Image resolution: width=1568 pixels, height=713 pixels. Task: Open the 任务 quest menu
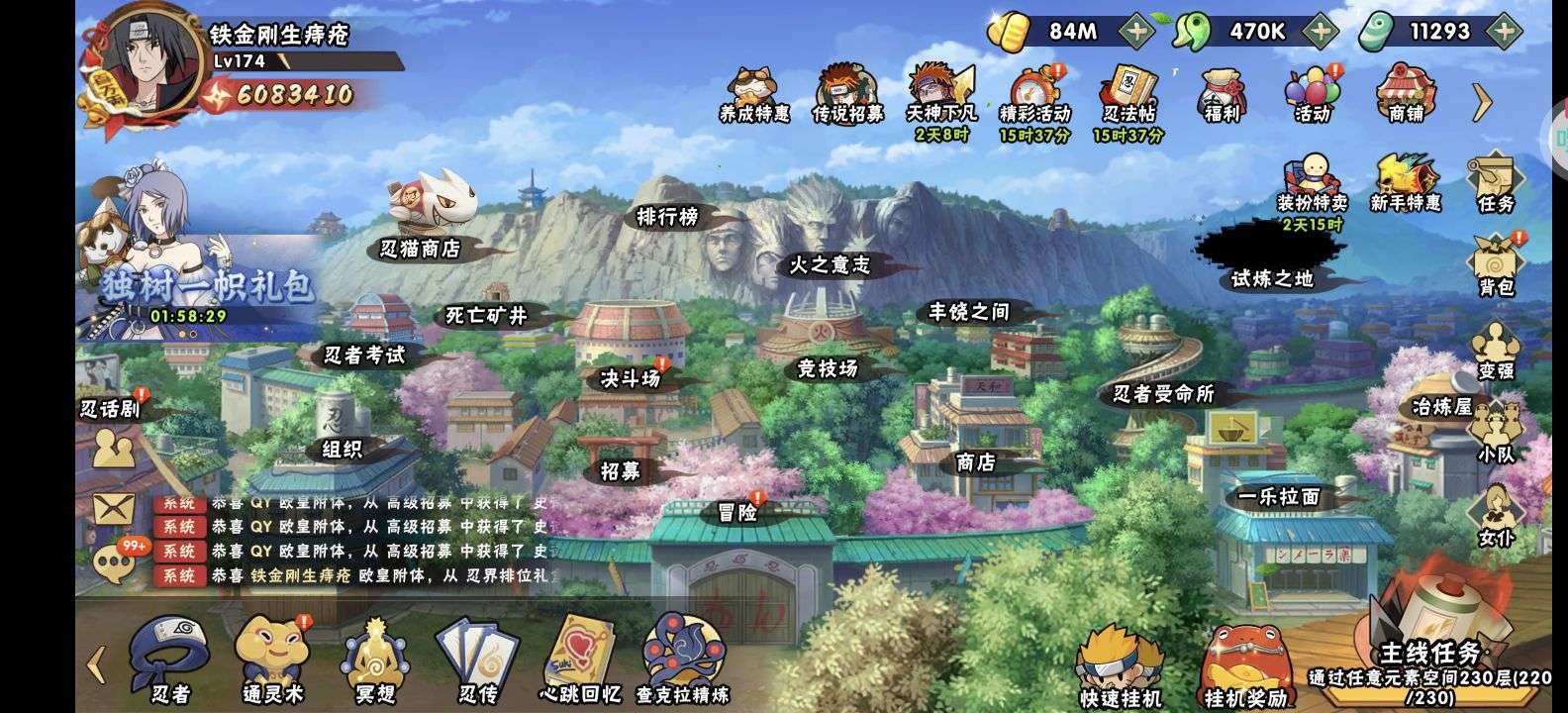(x=1495, y=181)
